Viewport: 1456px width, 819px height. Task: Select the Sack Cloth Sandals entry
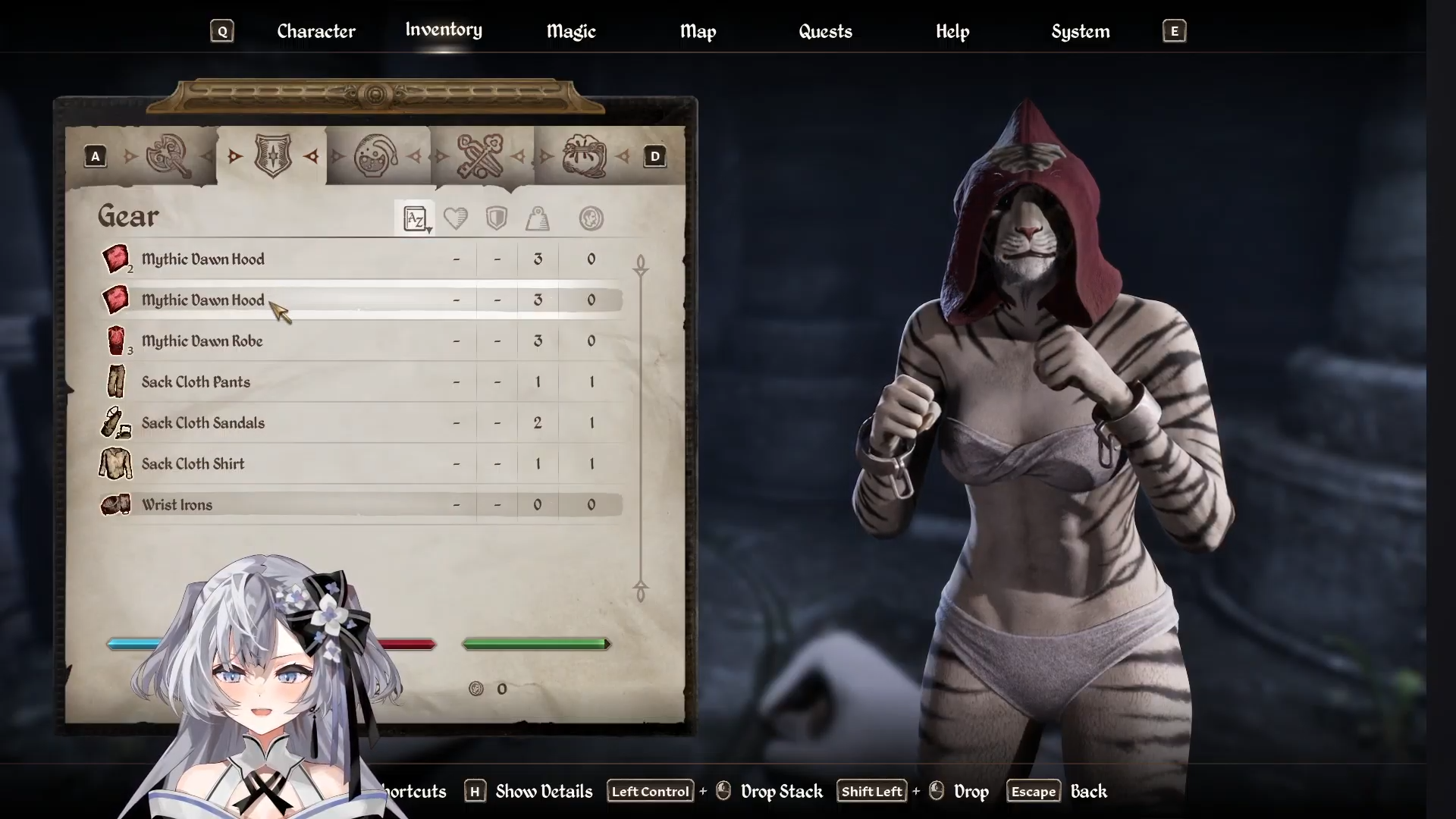pyautogui.click(x=202, y=423)
